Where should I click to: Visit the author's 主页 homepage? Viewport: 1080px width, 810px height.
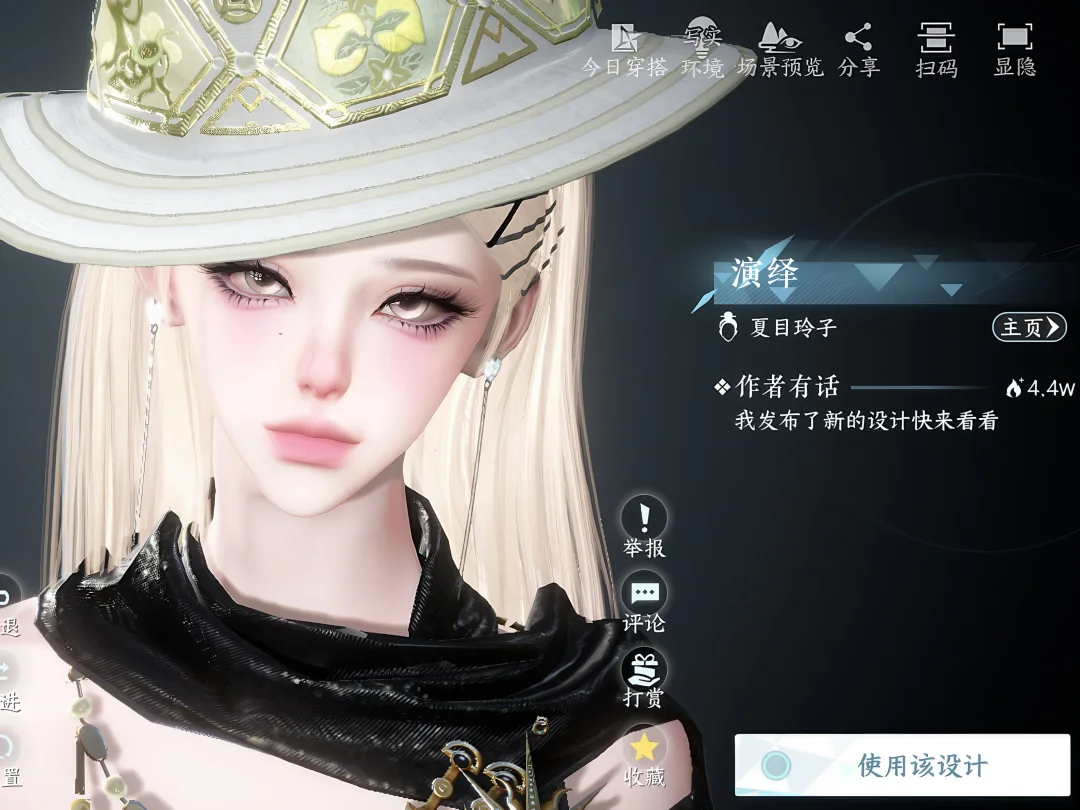[x=1028, y=327]
